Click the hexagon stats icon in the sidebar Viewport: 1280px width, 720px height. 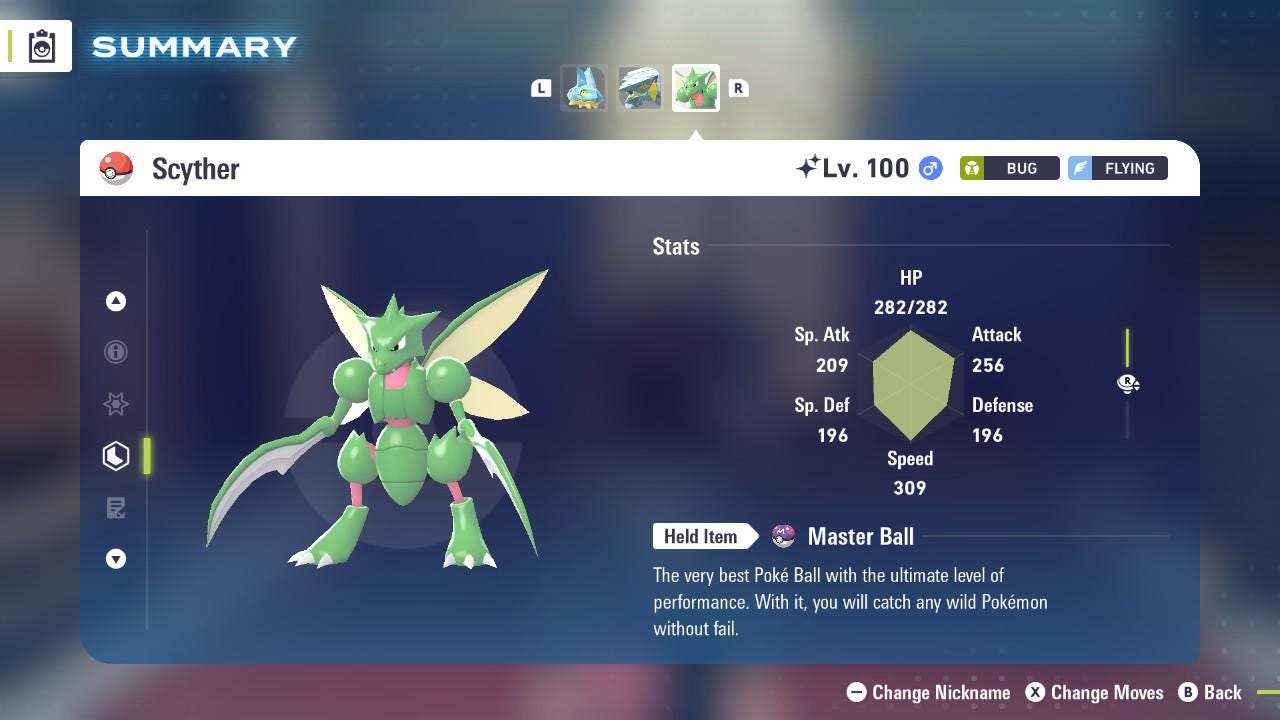point(116,456)
